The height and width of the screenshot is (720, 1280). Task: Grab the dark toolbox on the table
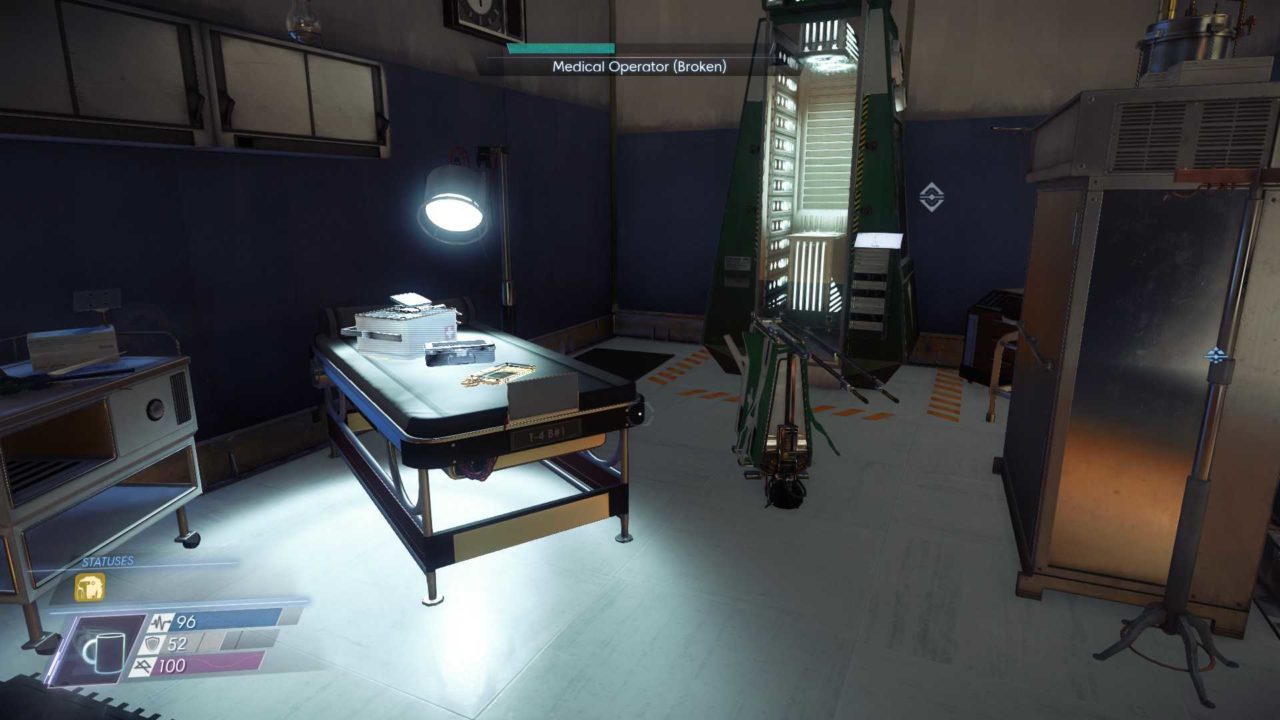point(458,352)
